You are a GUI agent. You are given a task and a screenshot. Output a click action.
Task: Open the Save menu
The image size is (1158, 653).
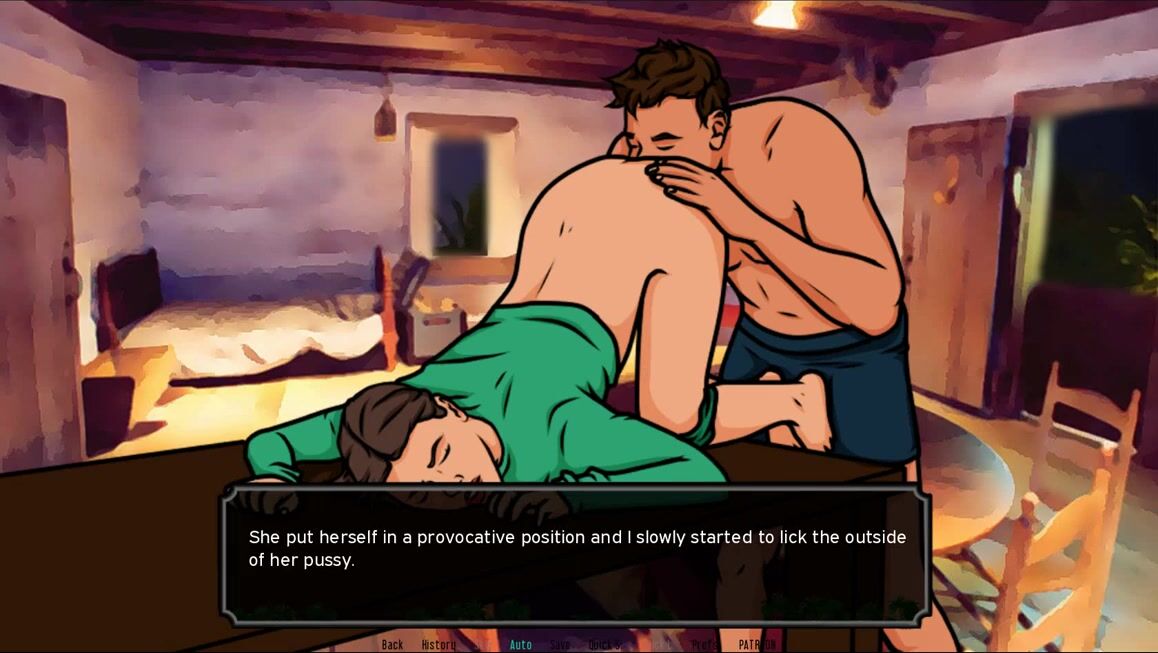pos(560,645)
